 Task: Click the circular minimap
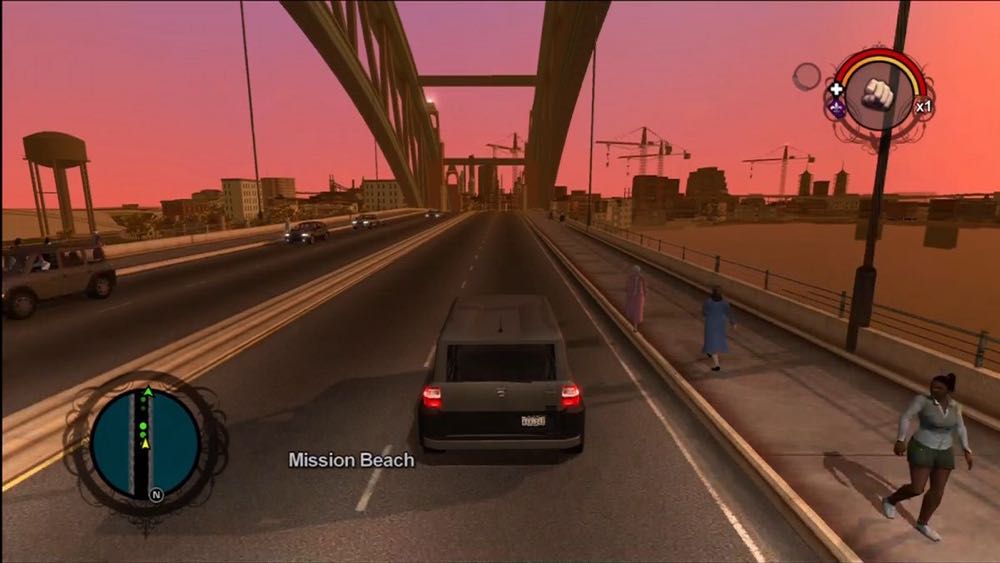click(145, 443)
